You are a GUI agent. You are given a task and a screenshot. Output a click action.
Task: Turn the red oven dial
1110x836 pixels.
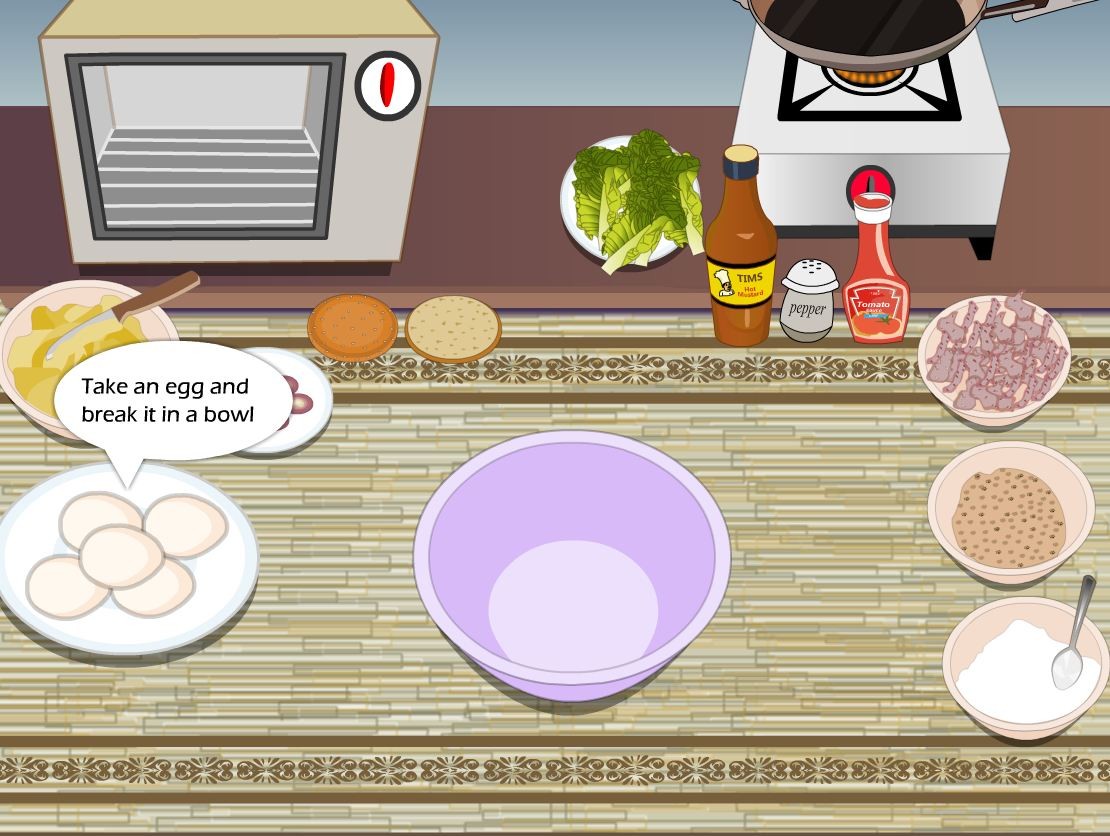coord(387,86)
